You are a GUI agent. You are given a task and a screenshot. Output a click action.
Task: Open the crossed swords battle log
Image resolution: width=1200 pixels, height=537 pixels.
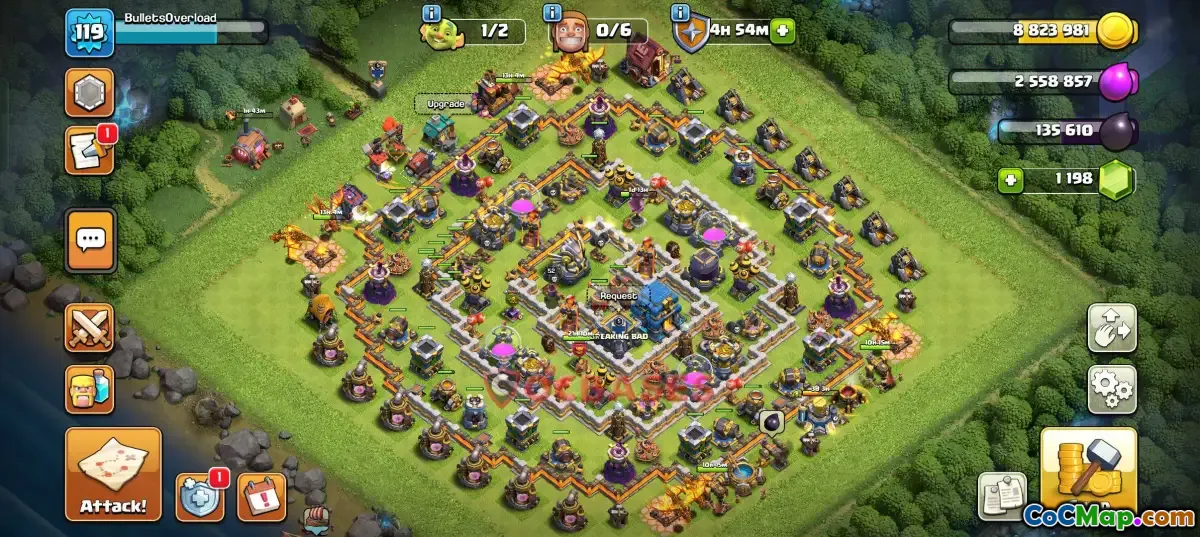(x=90, y=328)
